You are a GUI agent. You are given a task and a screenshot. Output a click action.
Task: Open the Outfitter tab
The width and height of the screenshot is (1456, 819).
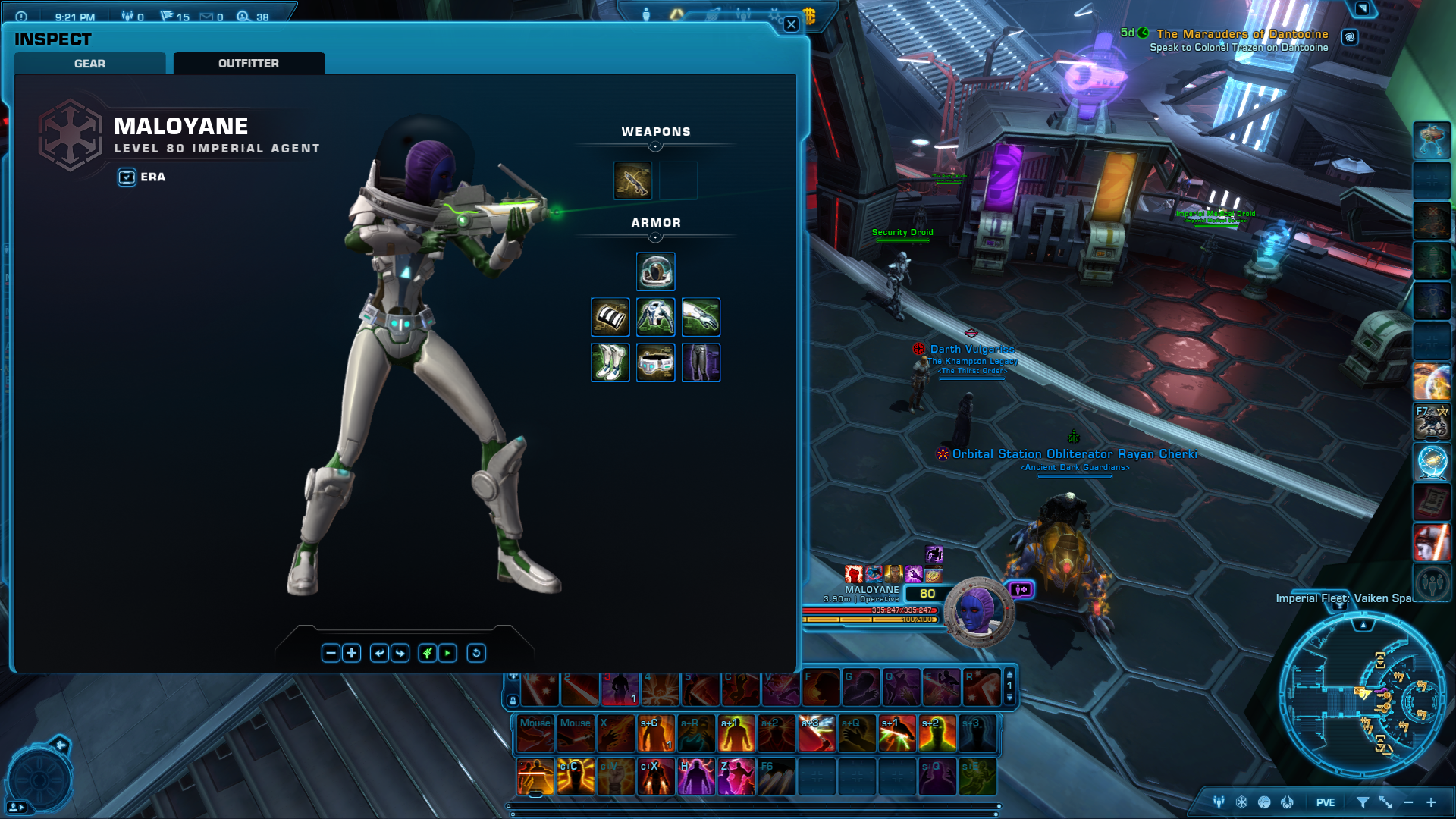(249, 64)
